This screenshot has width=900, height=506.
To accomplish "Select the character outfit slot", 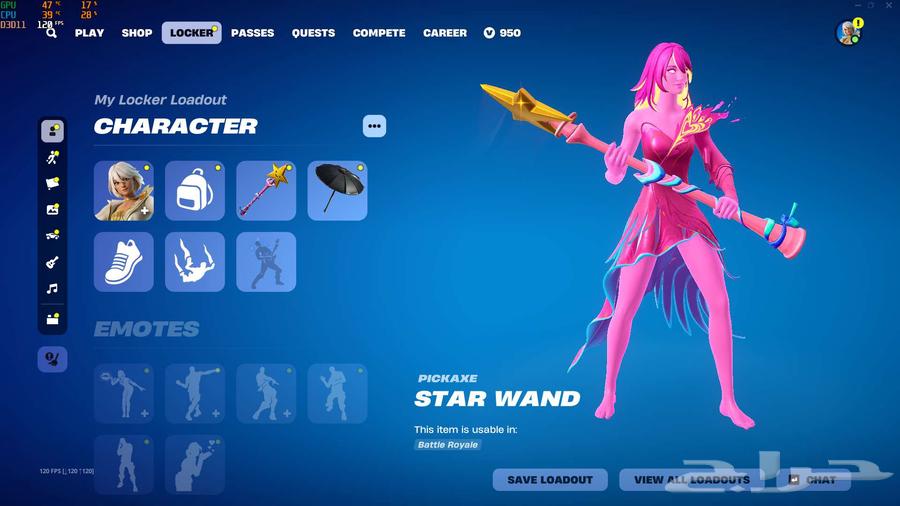I will pyautogui.click(x=124, y=191).
